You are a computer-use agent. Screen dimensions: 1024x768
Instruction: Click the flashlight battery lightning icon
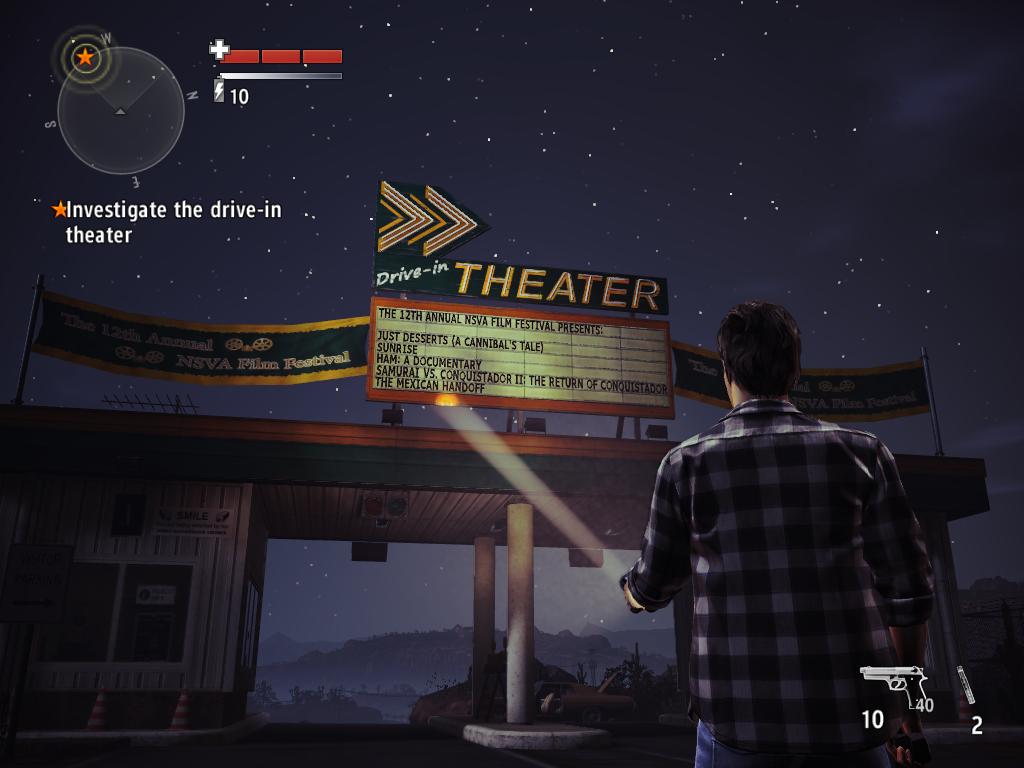(220, 93)
